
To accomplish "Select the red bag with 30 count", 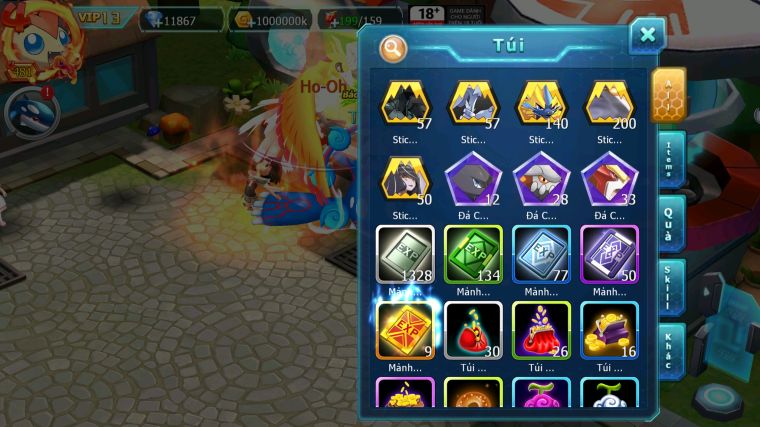I will coord(473,330).
